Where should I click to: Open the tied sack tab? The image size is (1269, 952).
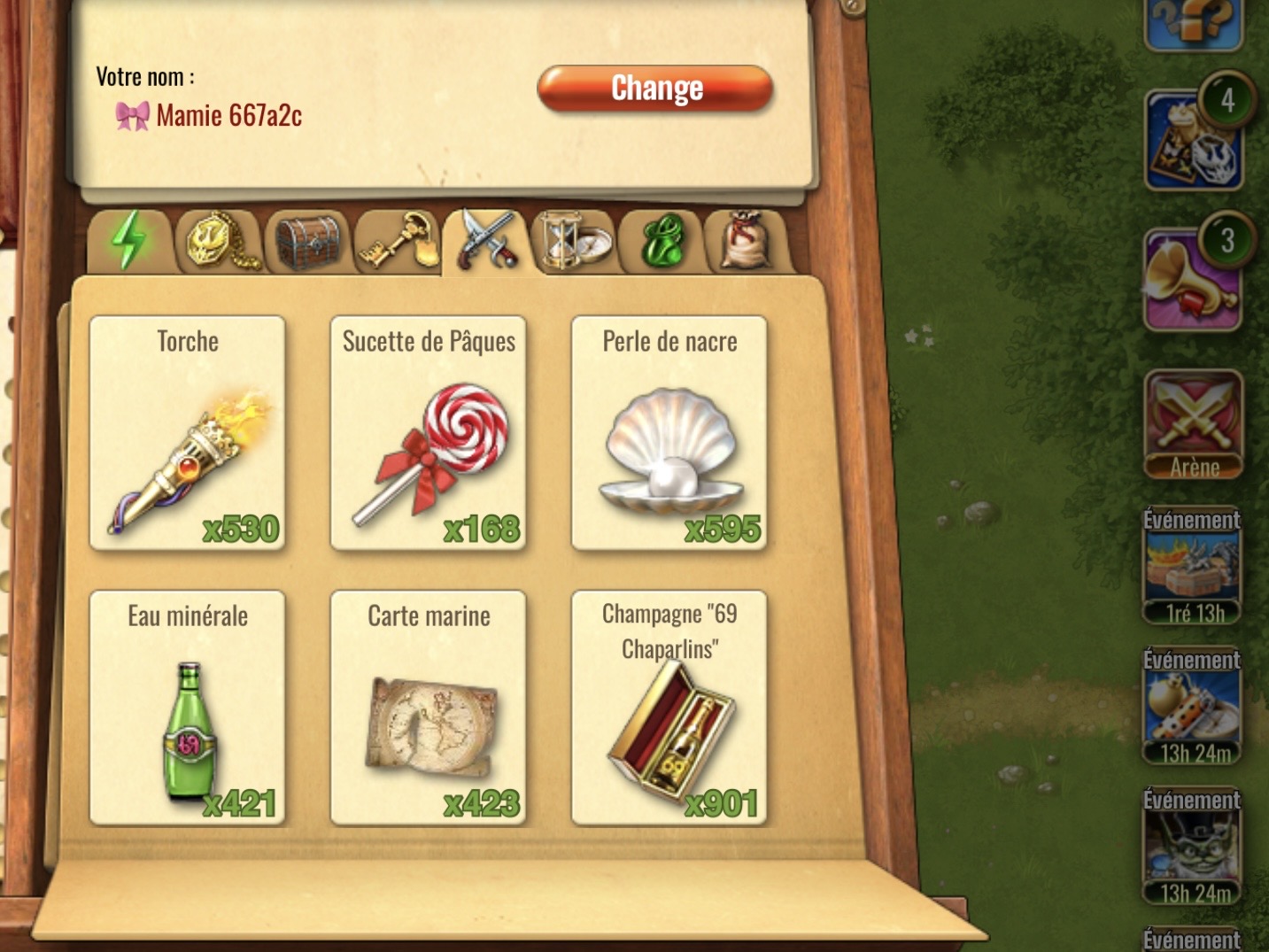point(746,241)
